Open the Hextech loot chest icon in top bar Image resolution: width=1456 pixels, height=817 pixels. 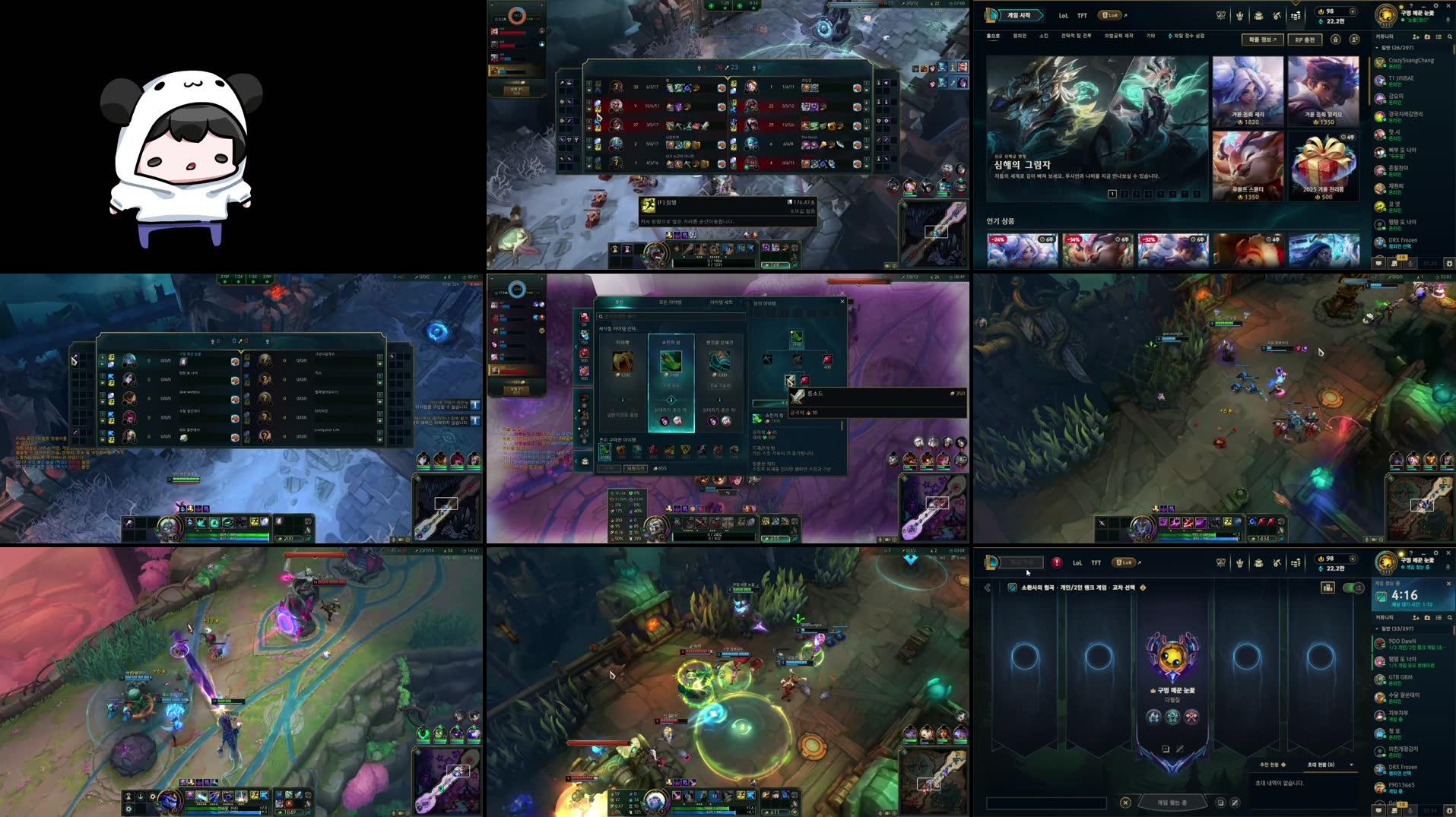(x=1258, y=17)
